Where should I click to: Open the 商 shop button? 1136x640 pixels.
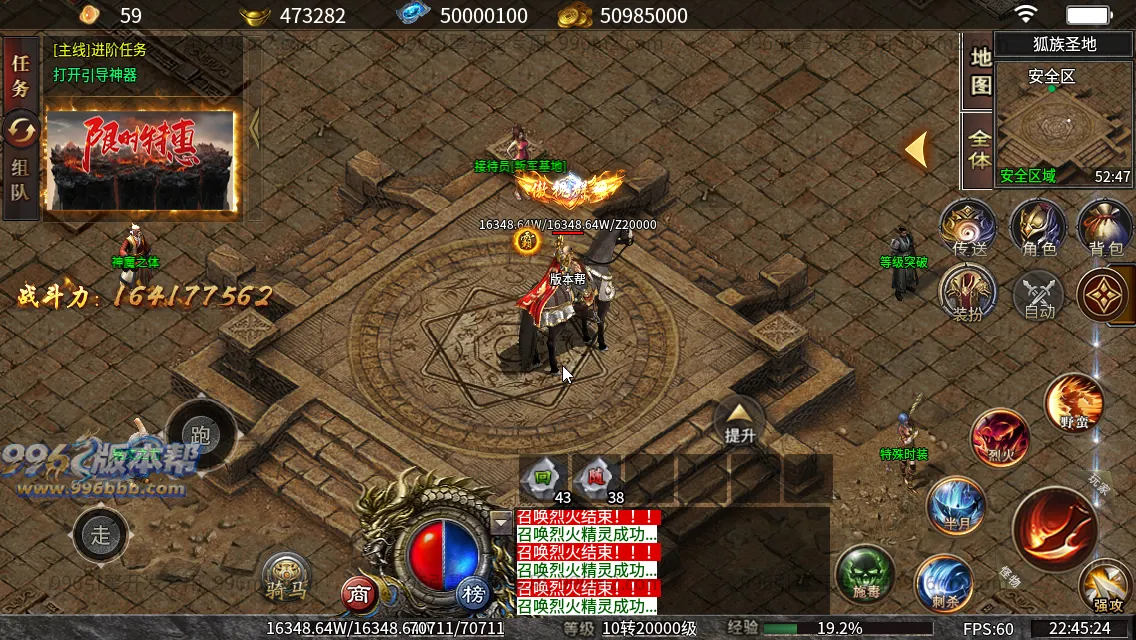(360, 594)
